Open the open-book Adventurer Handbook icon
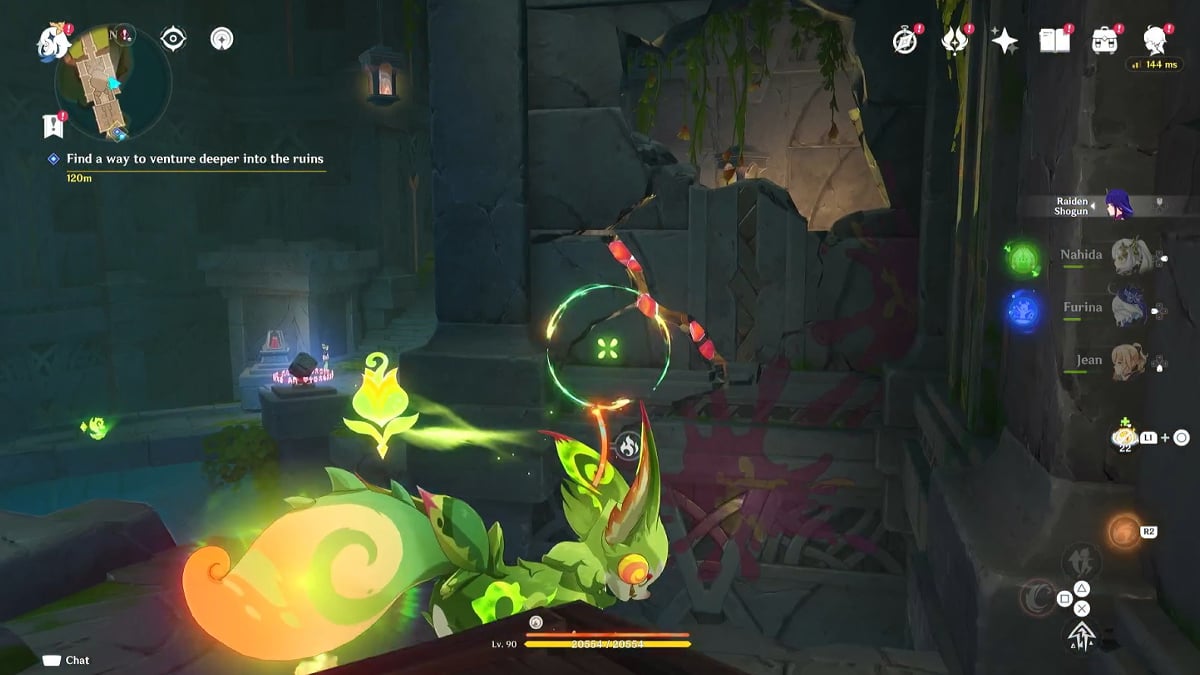Viewport: 1200px width, 675px height. point(1053,41)
